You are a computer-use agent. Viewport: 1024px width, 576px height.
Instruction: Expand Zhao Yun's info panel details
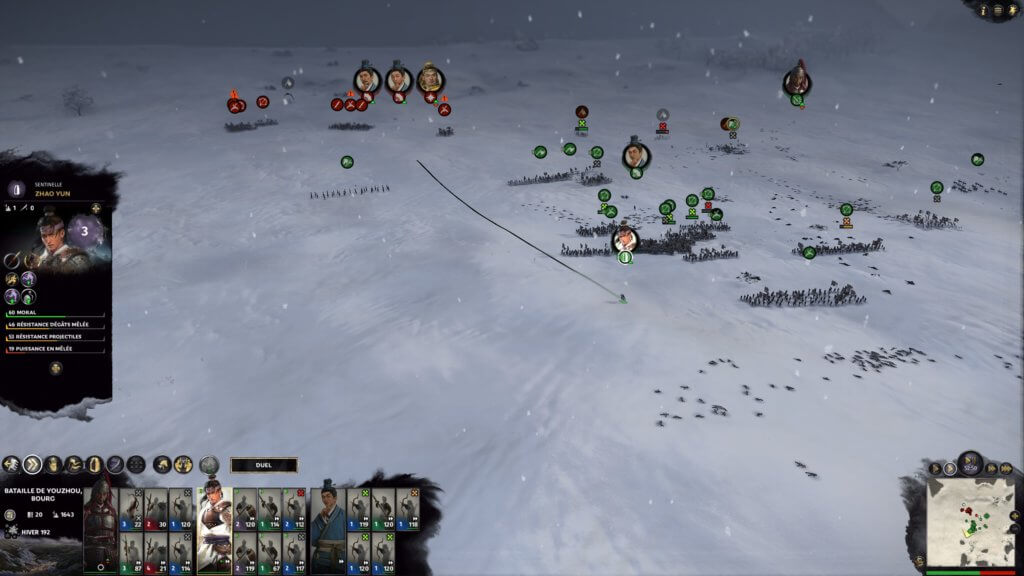56,369
